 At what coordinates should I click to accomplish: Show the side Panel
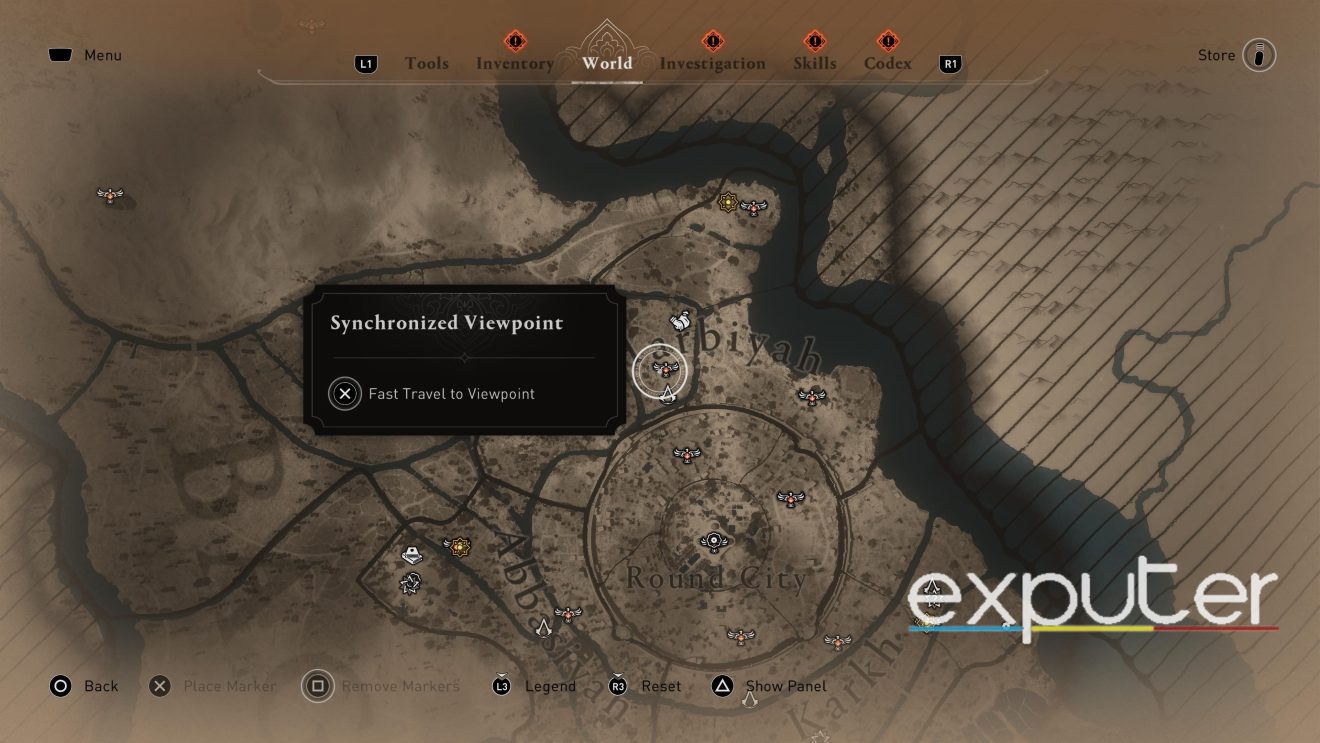[785, 686]
